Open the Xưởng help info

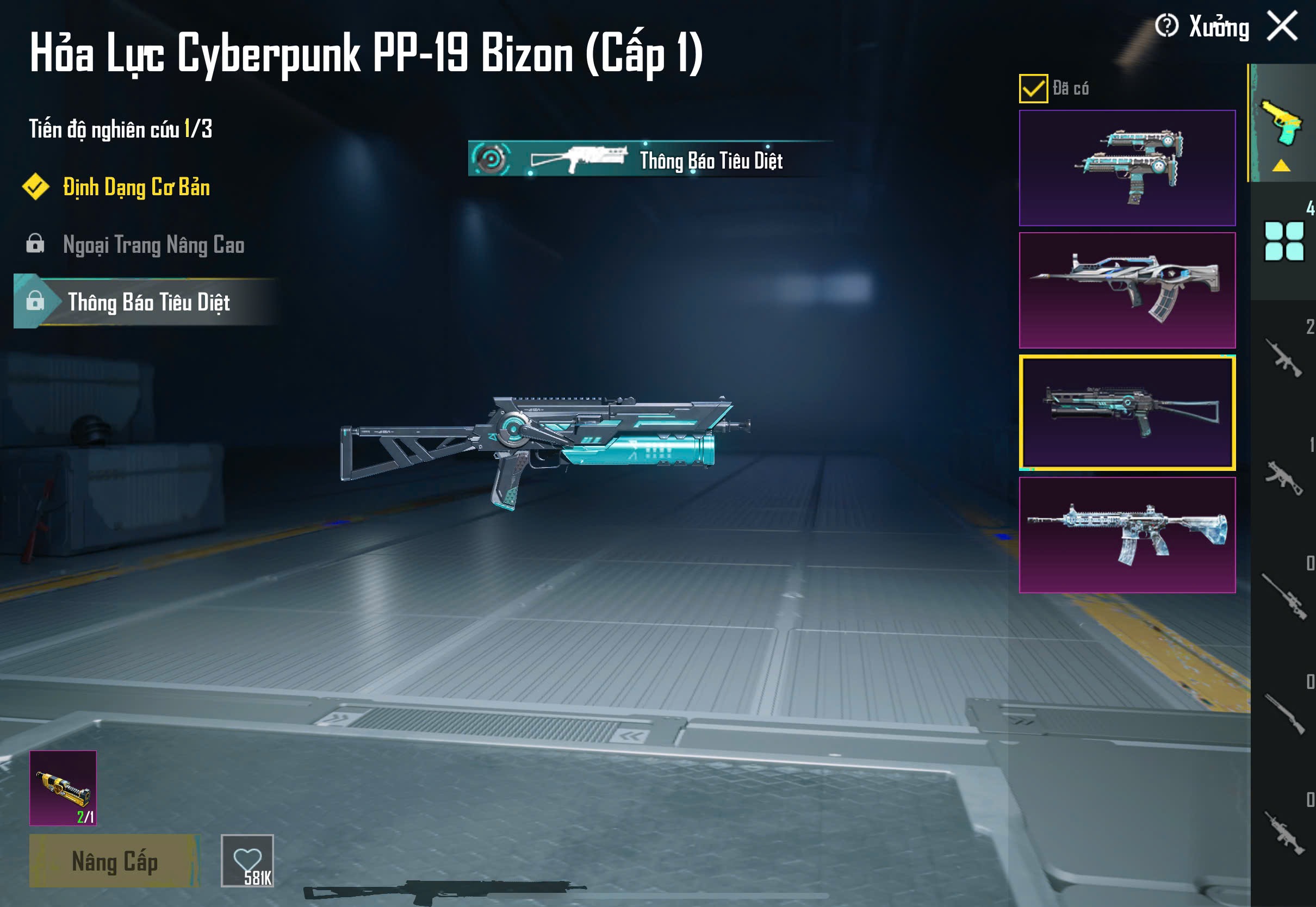[1166, 26]
